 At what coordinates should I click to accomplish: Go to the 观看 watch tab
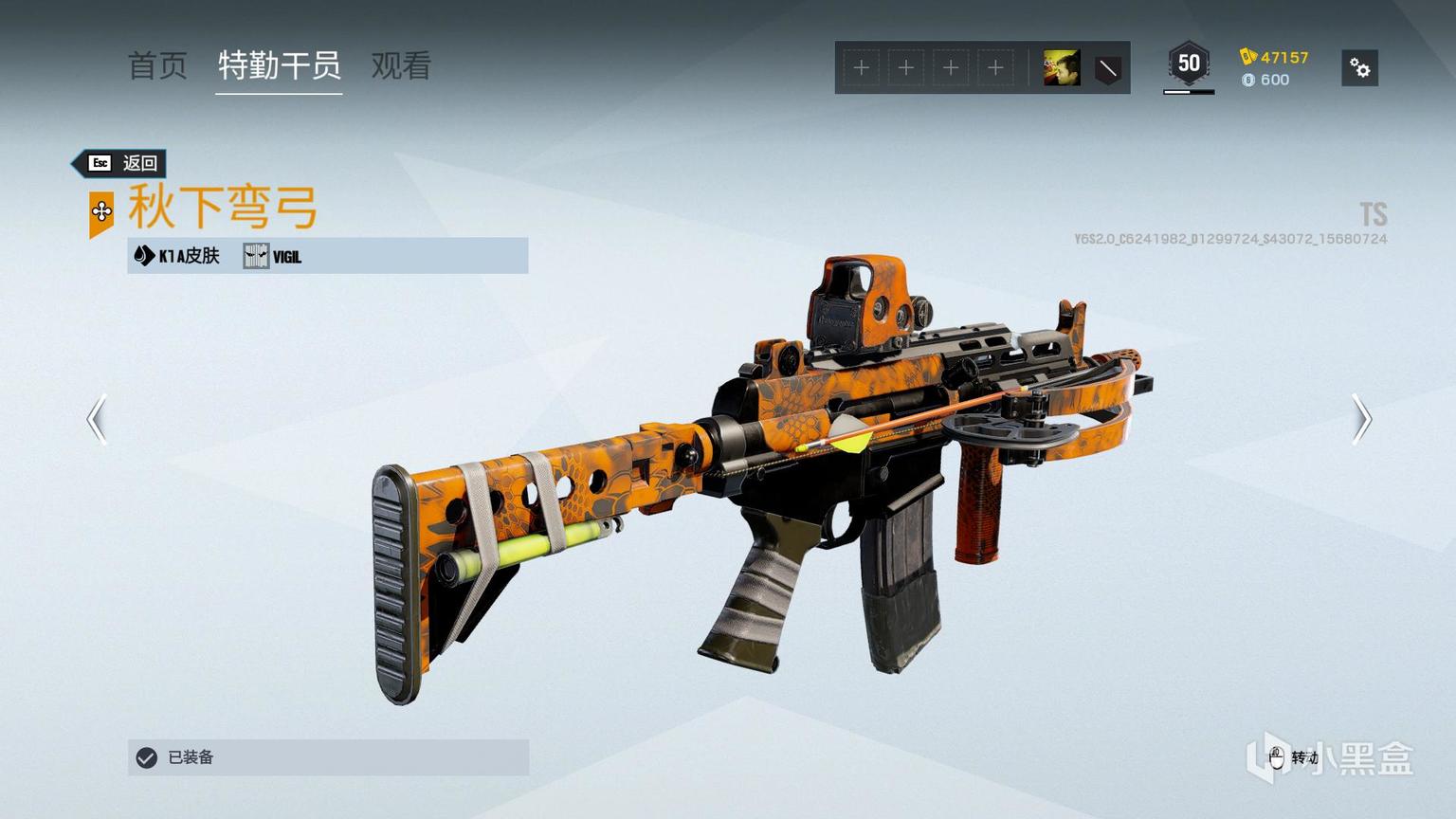coord(401,66)
